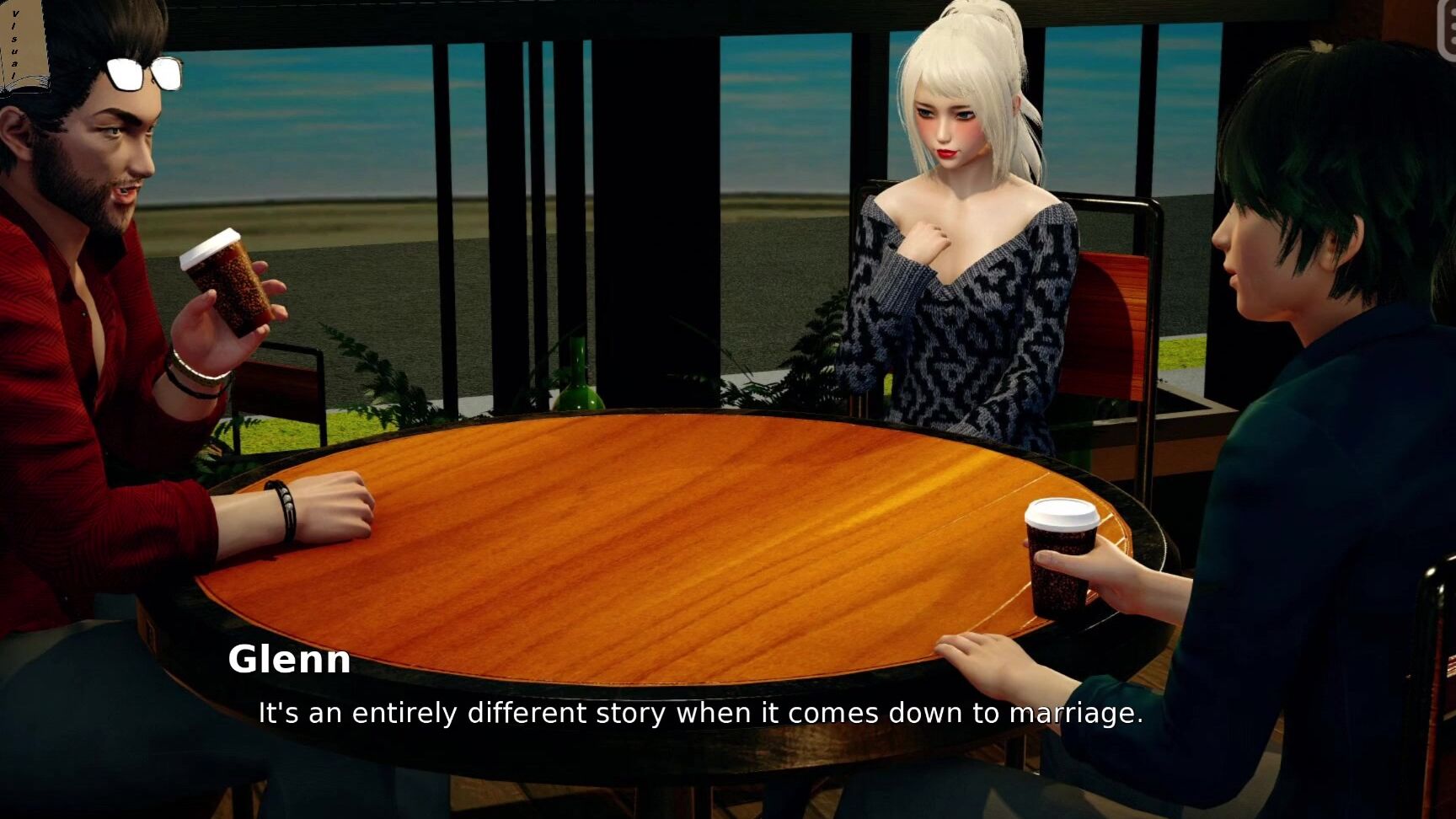Reveal history by clicking the book spine
This screenshot has height=819, width=1456.
tap(19, 38)
